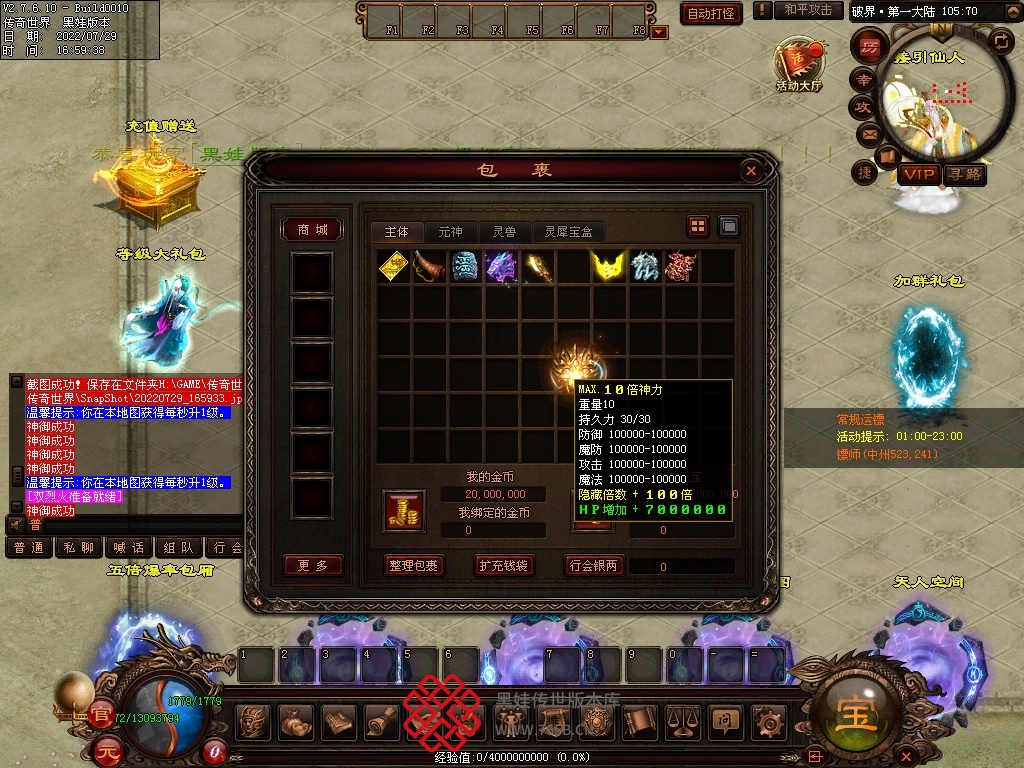The width and height of the screenshot is (1024, 768).
Task: Open the 商城 shop button
Action: pos(312,230)
